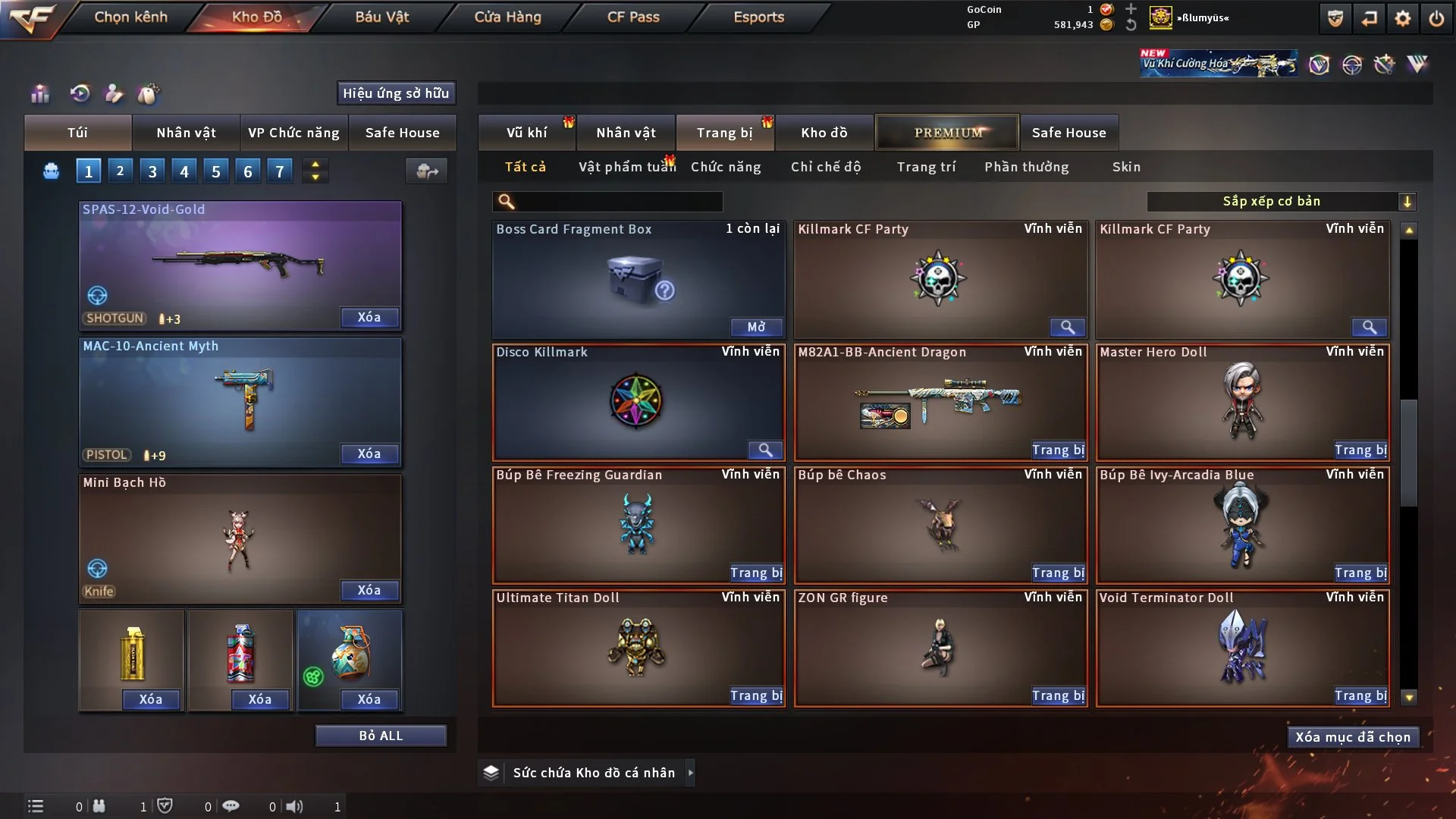The width and height of the screenshot is (1456, 819).
Task: Open the Cửa Hàng shop menu
Action: pyautogui.click(x=507, y=17)
